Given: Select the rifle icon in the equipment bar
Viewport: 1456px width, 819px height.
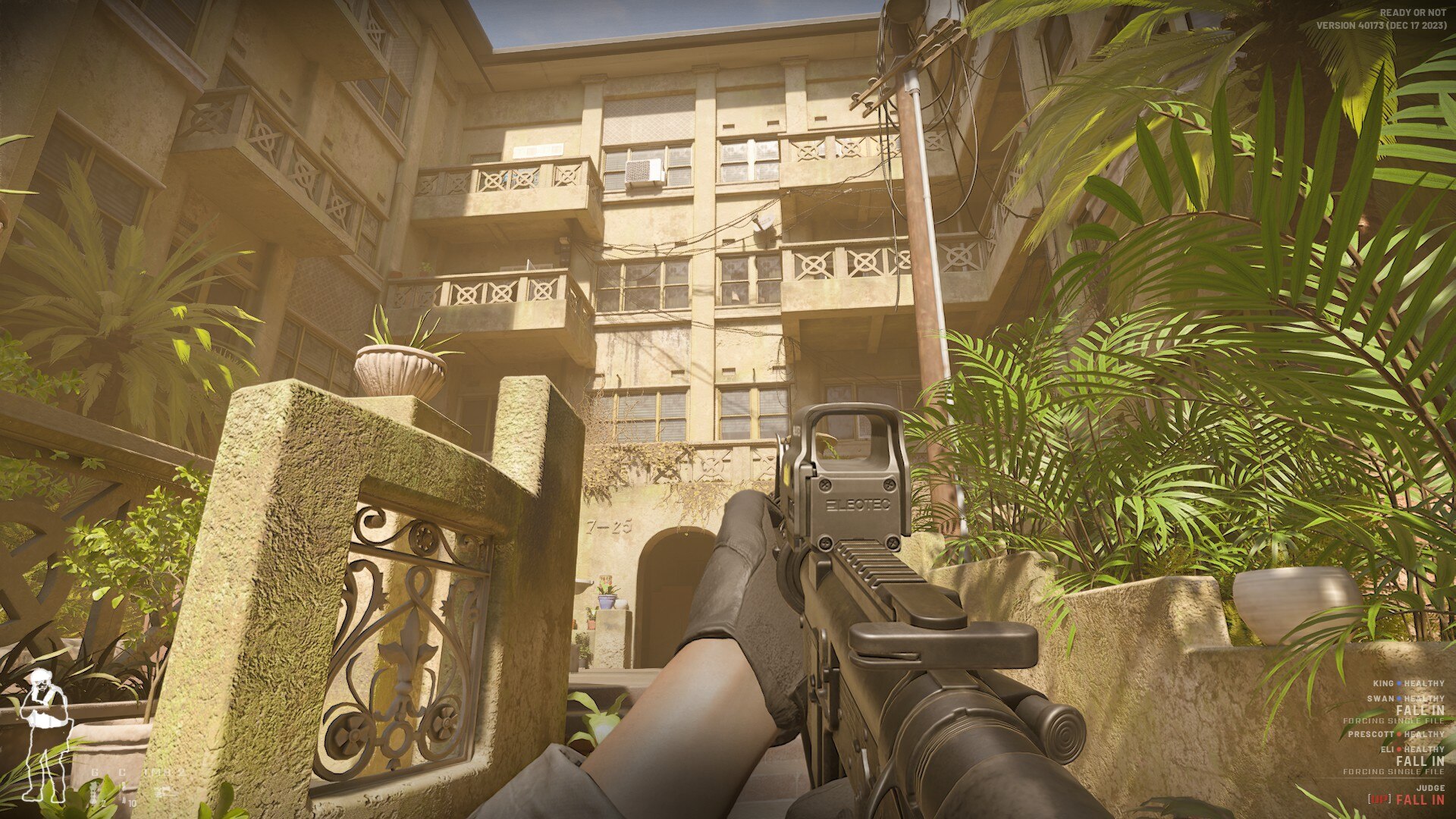Looking at the screenshot, I should point(165,791).
